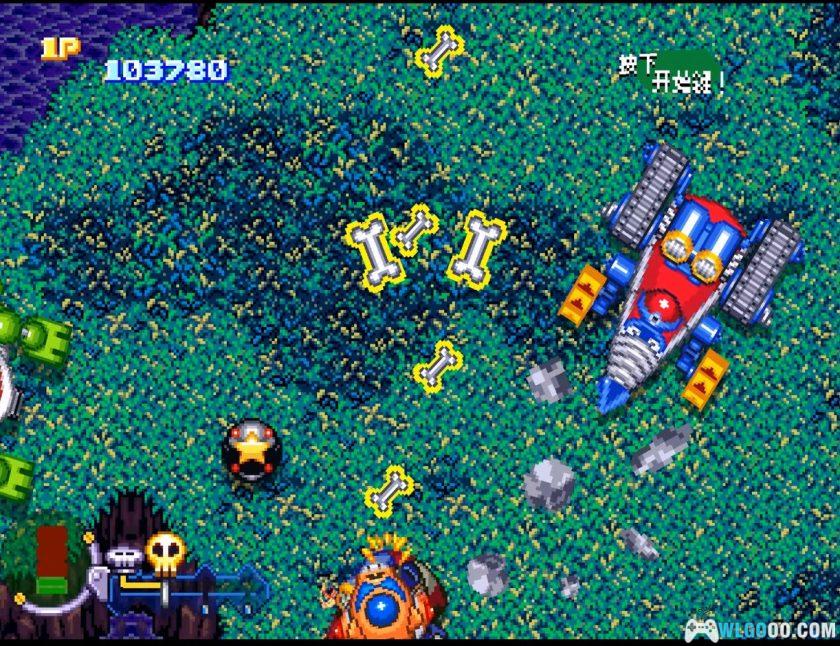Select the grey skull bomb icon
The image size is (840, 646).
coord(123,558)
